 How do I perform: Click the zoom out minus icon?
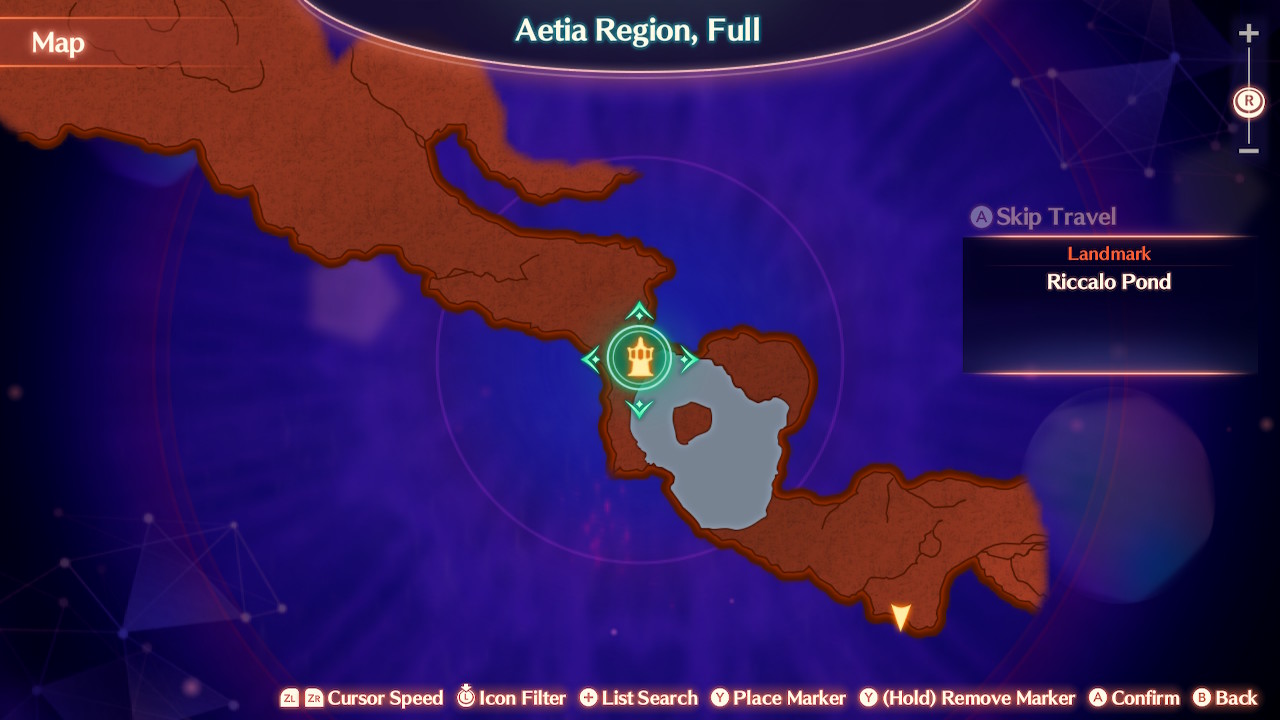(x=1248, y=150)
